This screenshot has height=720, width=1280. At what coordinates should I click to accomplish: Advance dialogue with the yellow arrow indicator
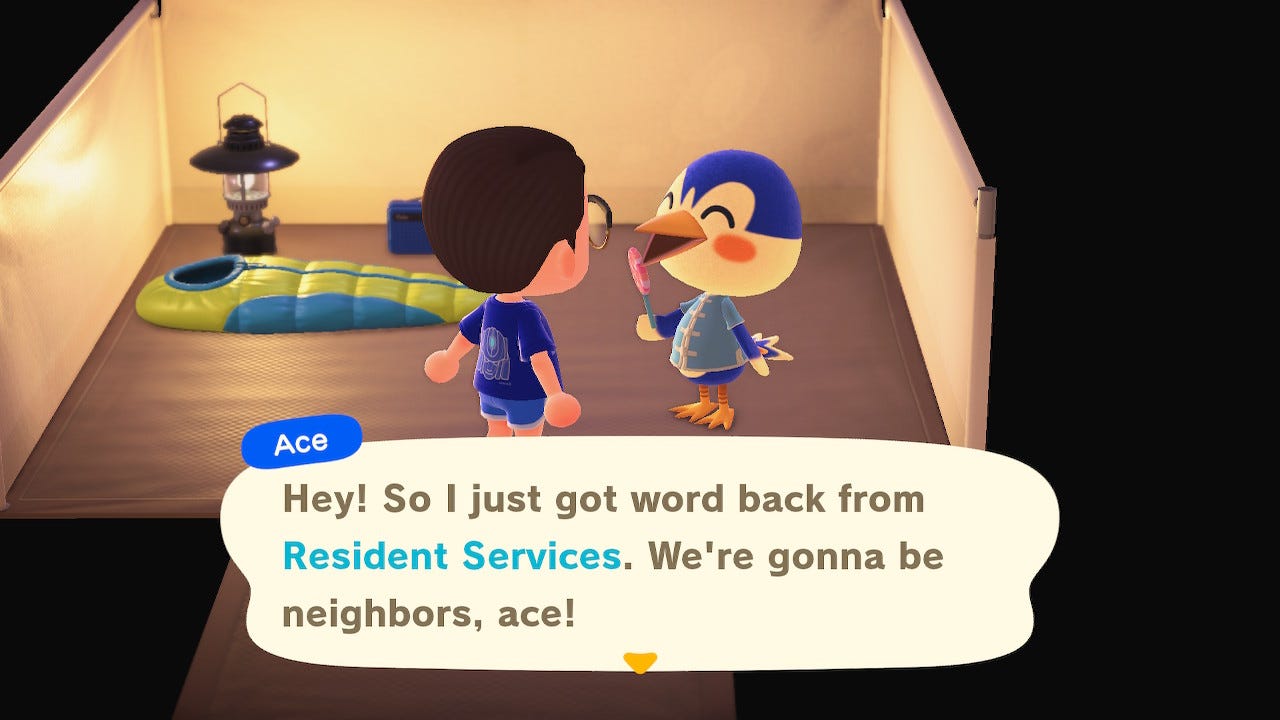(639, 662)
